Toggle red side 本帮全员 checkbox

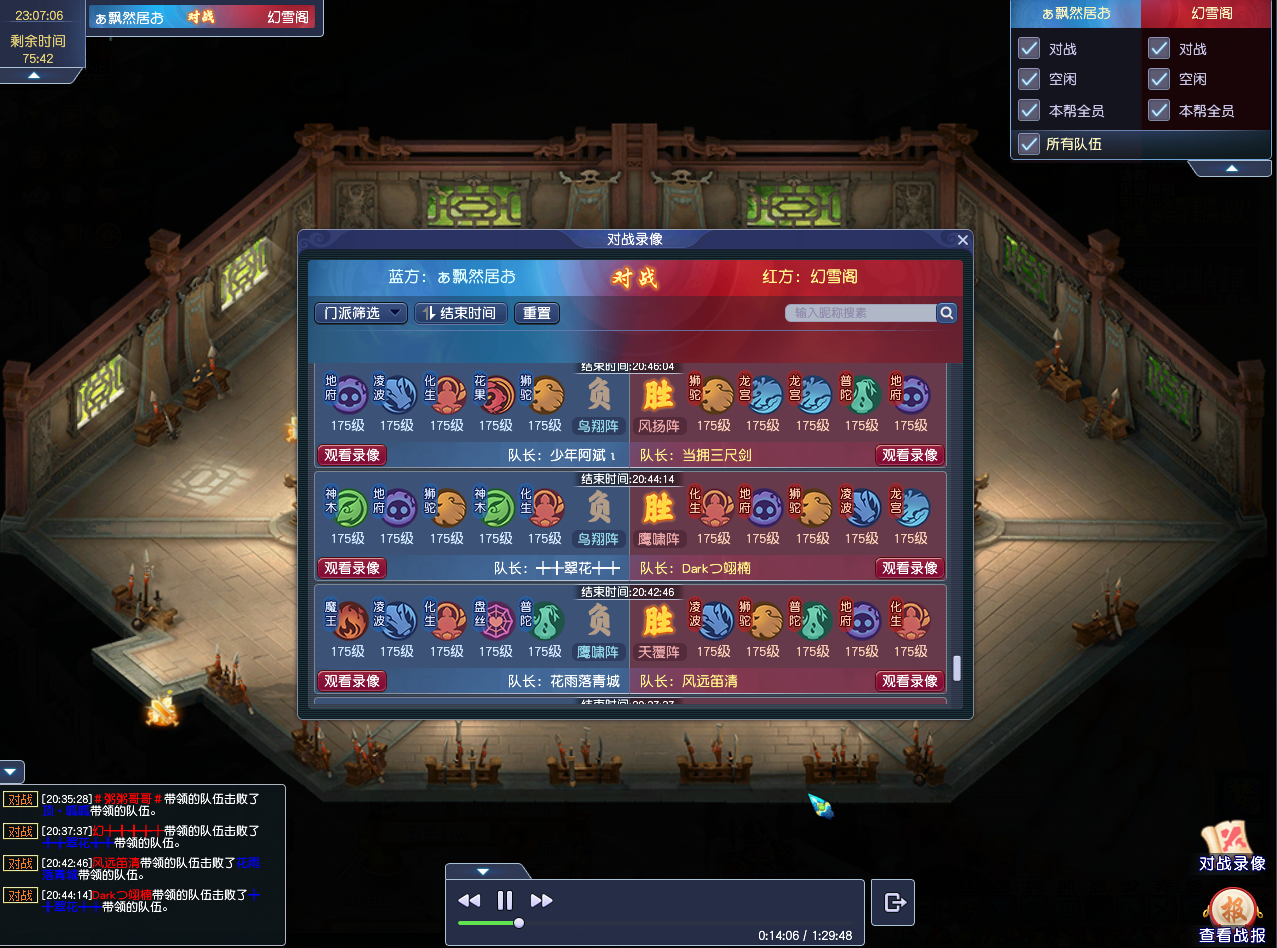tap(1159, 110)
